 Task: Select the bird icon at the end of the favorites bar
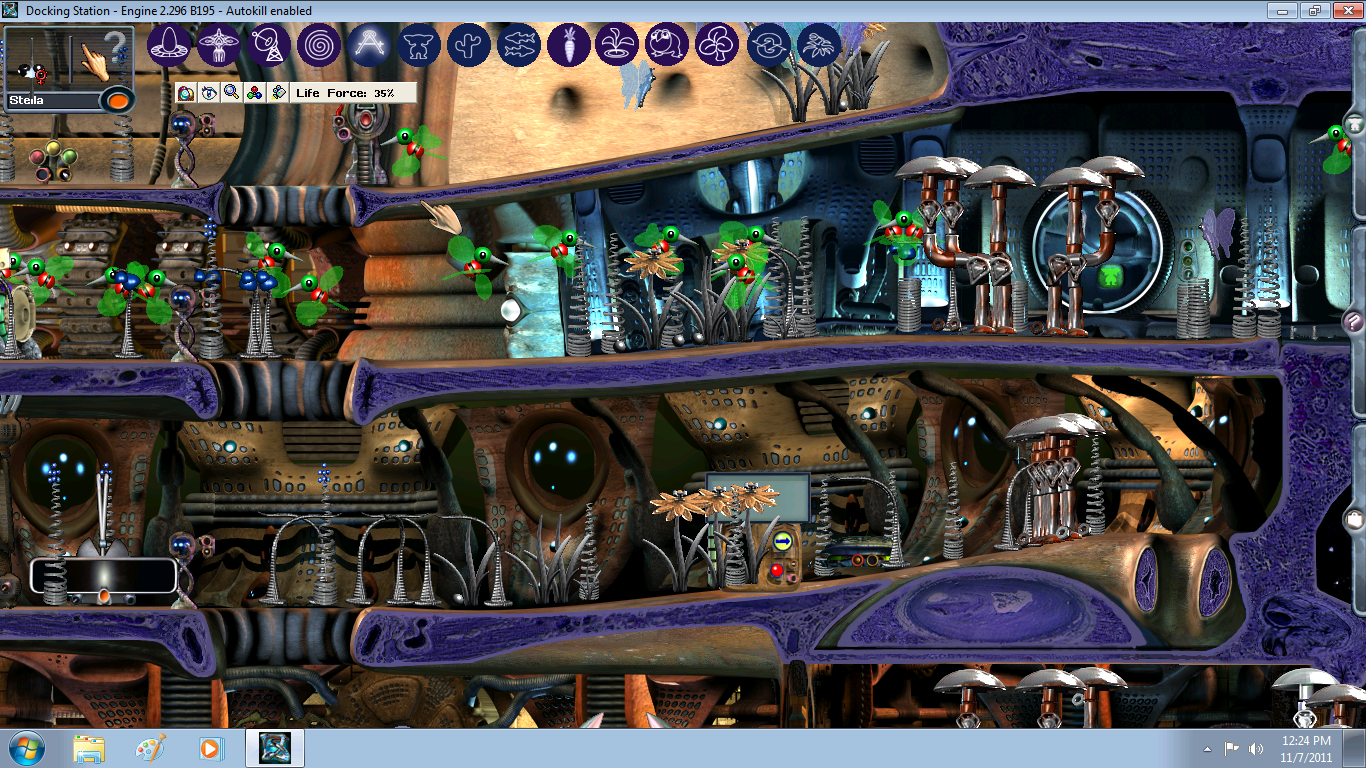pos(819,45)
